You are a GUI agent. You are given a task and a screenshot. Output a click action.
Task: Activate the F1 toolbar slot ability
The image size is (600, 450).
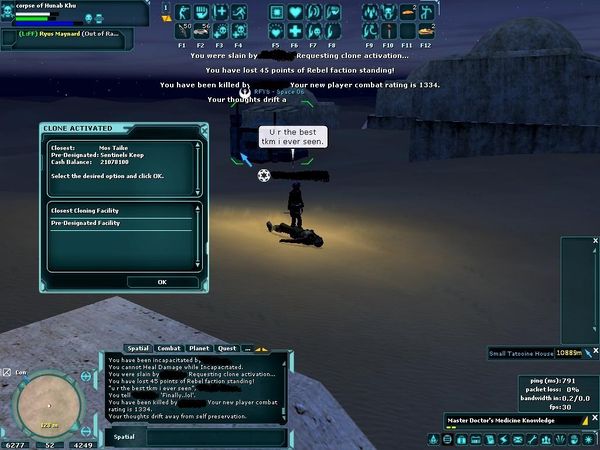tap(182, 31)
